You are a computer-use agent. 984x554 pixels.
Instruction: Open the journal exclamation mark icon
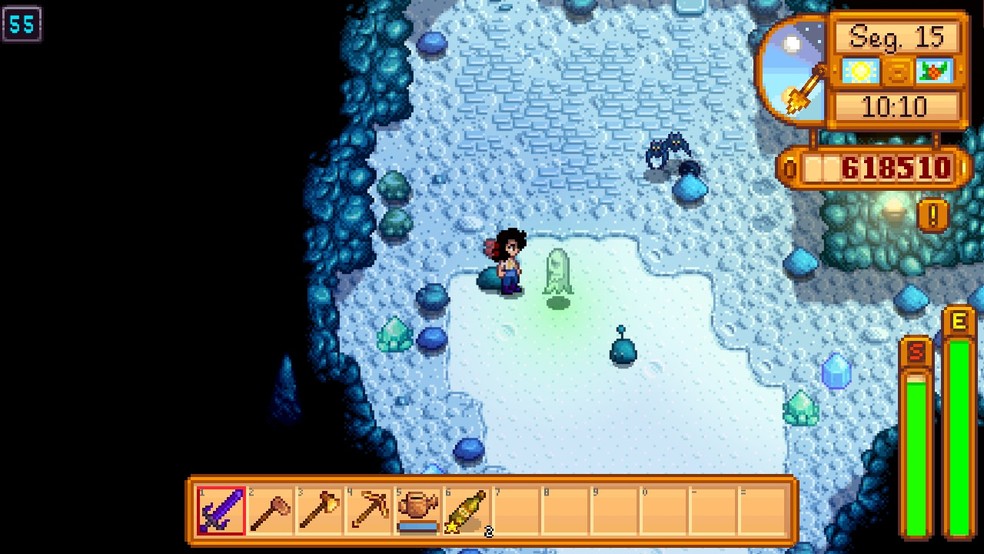point(932,214)
